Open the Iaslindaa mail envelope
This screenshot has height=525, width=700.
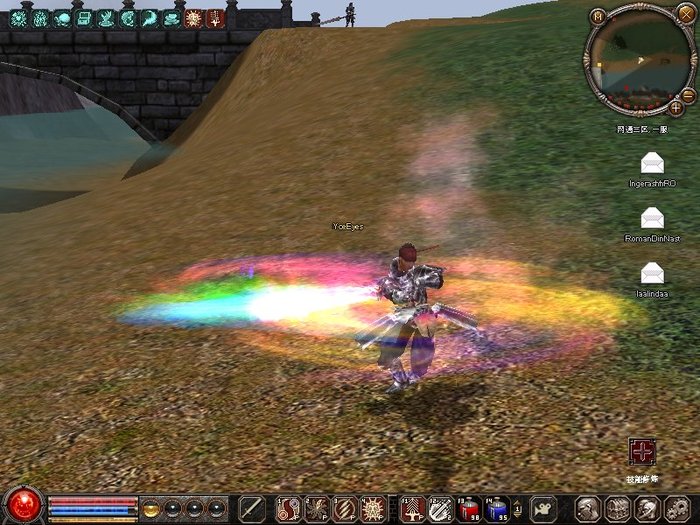pos(652,271)
